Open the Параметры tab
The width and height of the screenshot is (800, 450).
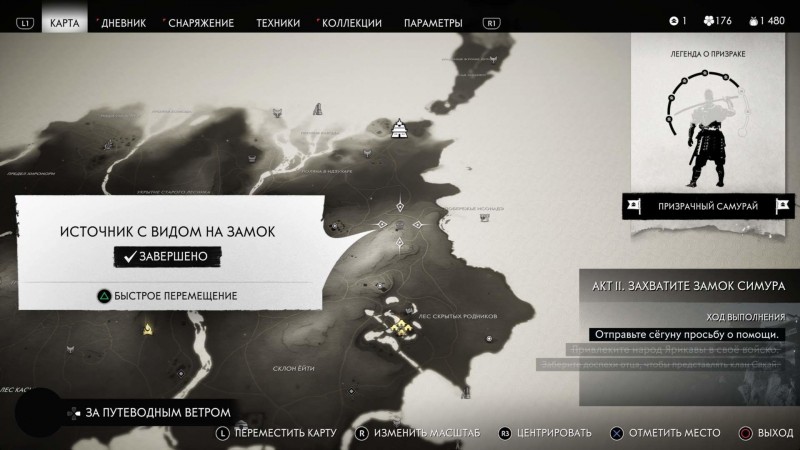click(433, 22)
